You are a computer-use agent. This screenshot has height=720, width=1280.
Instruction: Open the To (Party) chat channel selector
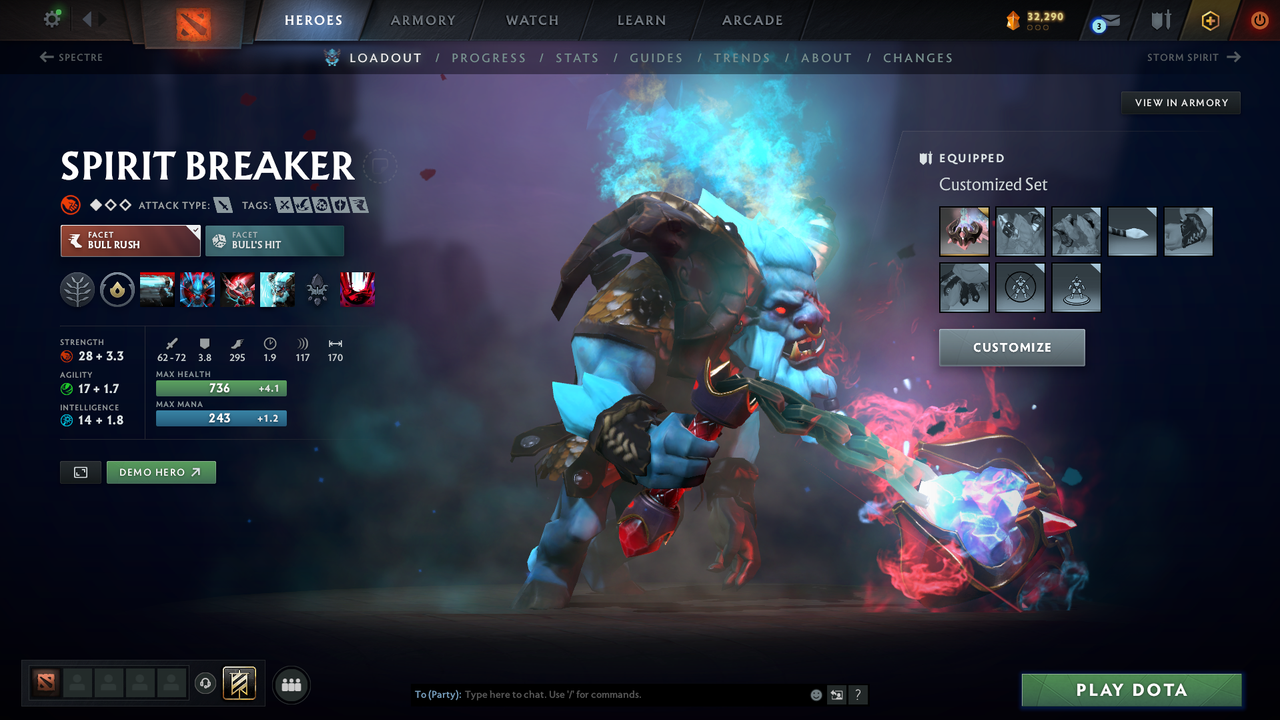[438, 694]
